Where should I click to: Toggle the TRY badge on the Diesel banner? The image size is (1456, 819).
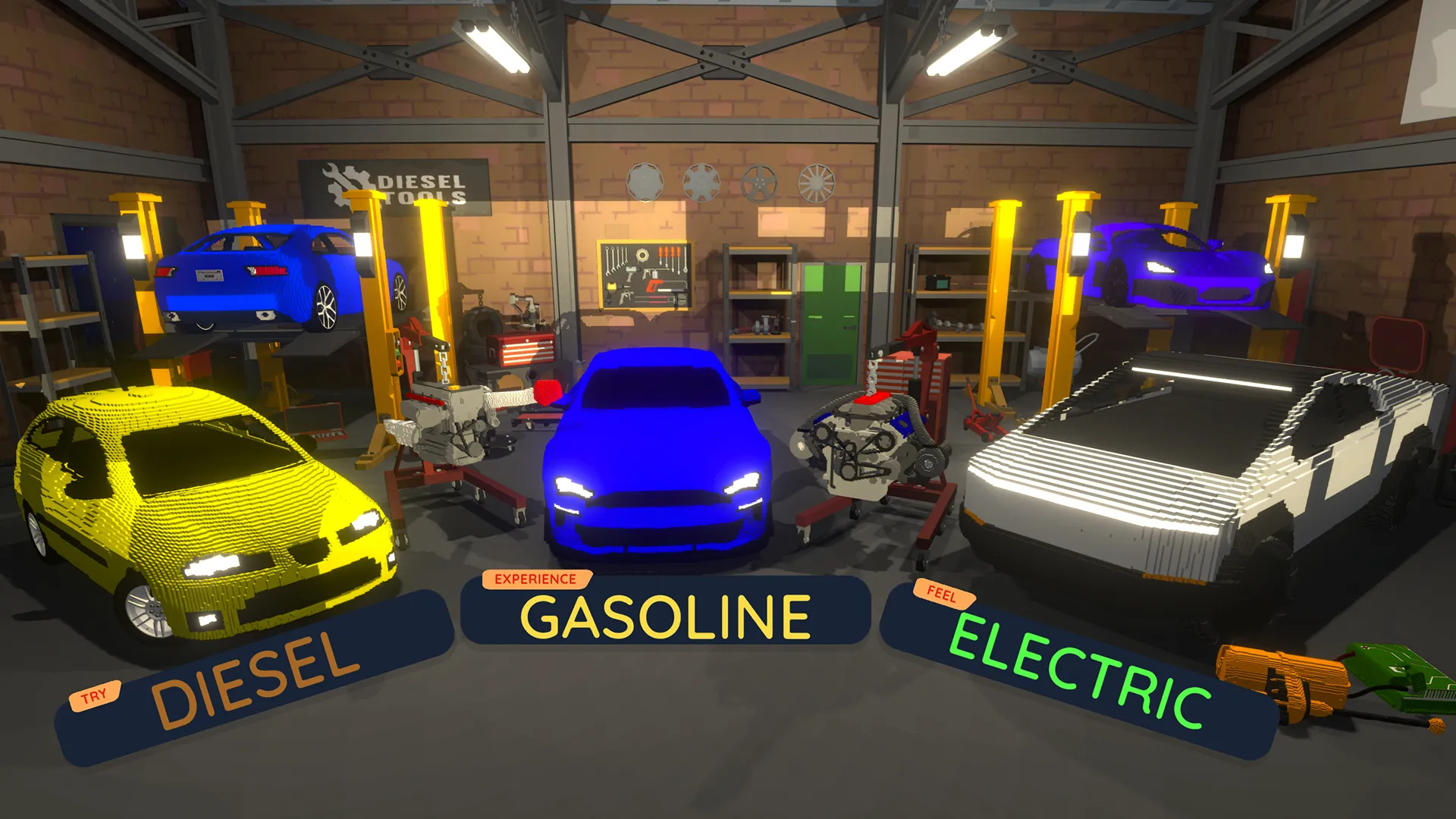point(96,692)
